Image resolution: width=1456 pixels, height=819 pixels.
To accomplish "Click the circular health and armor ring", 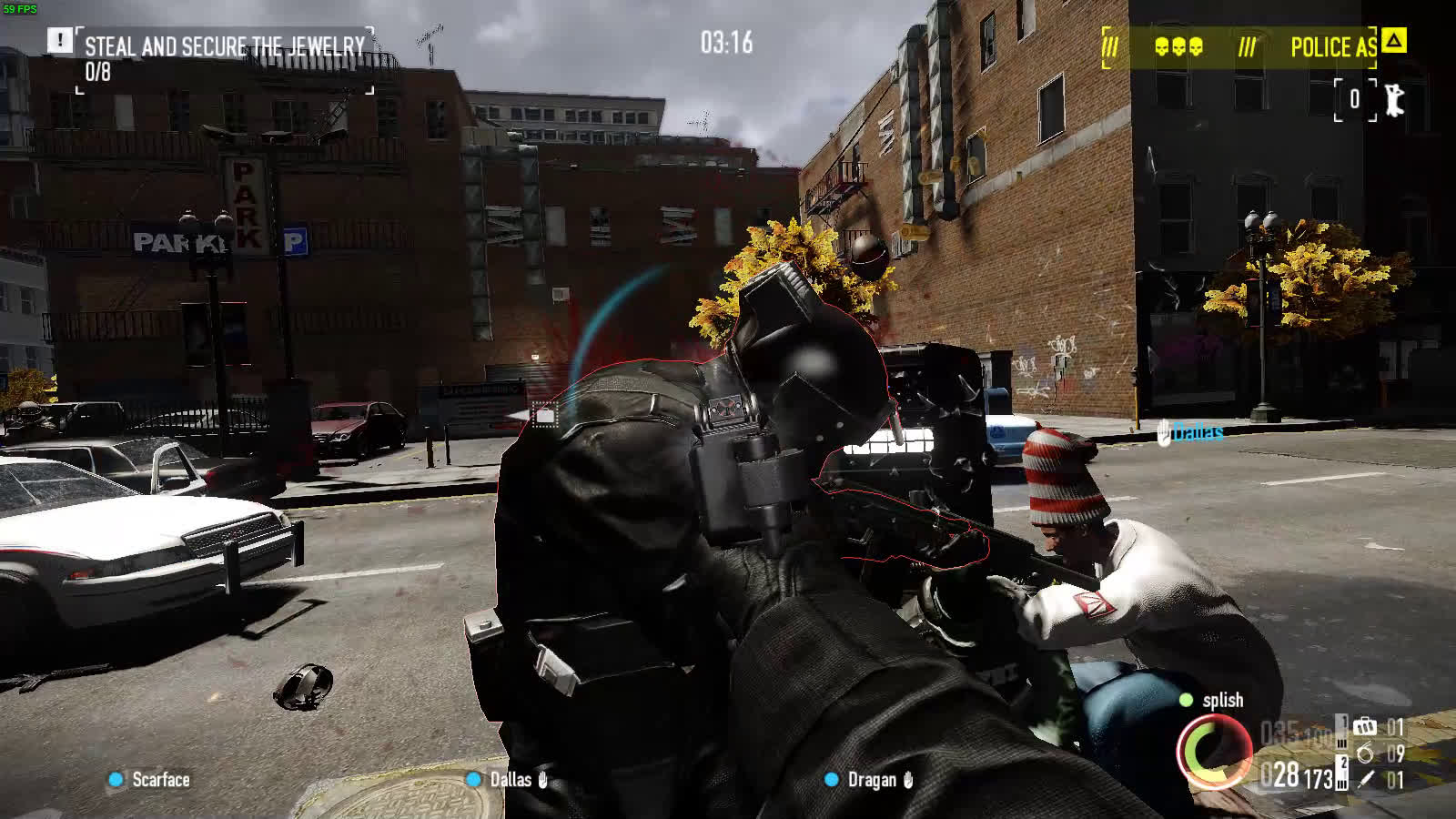I will click(x=1214, y=752).
